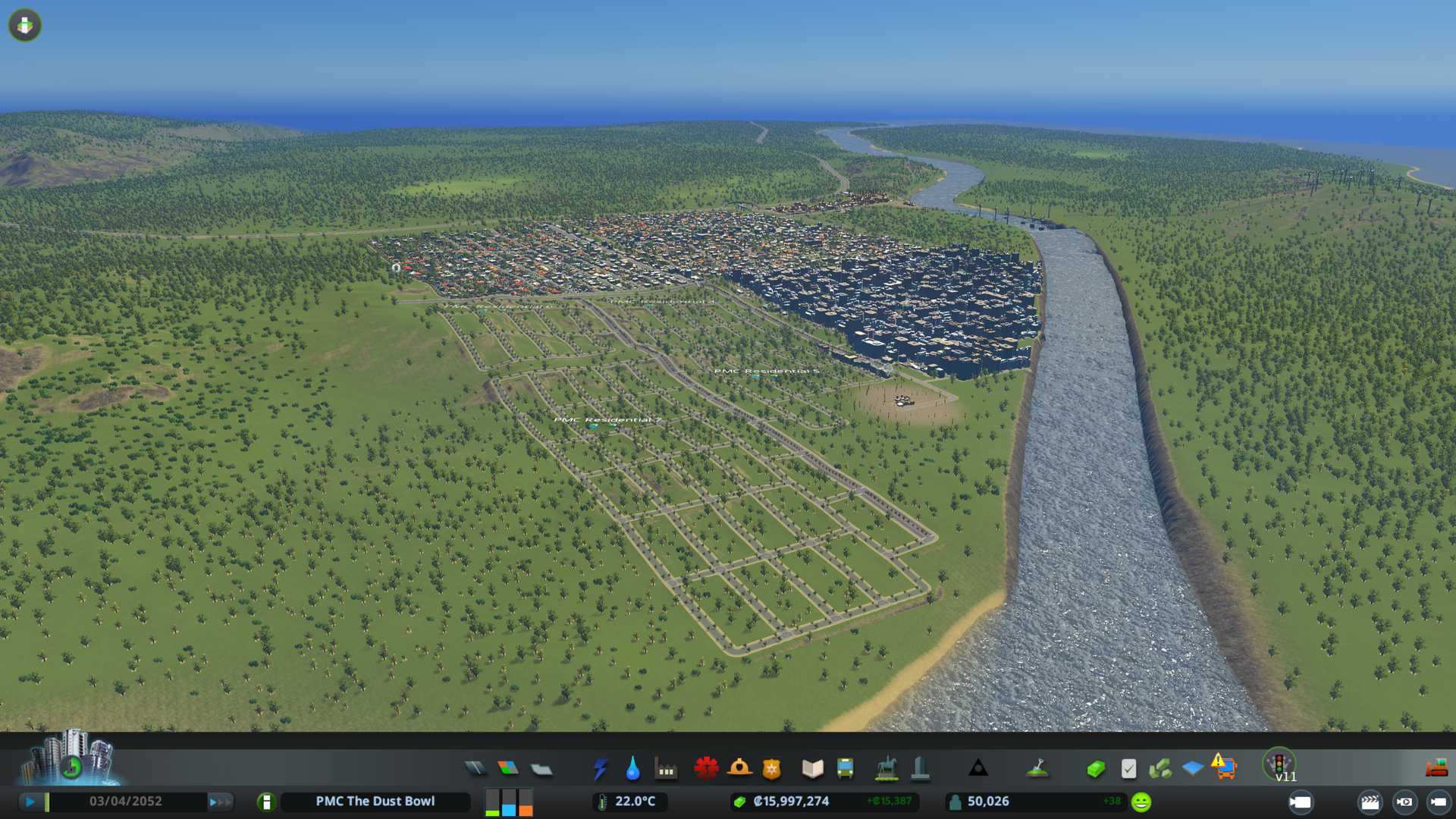Open the Parks statue menu
Image resolution: width=1456 pixels, height=819 pixels.
886,769
